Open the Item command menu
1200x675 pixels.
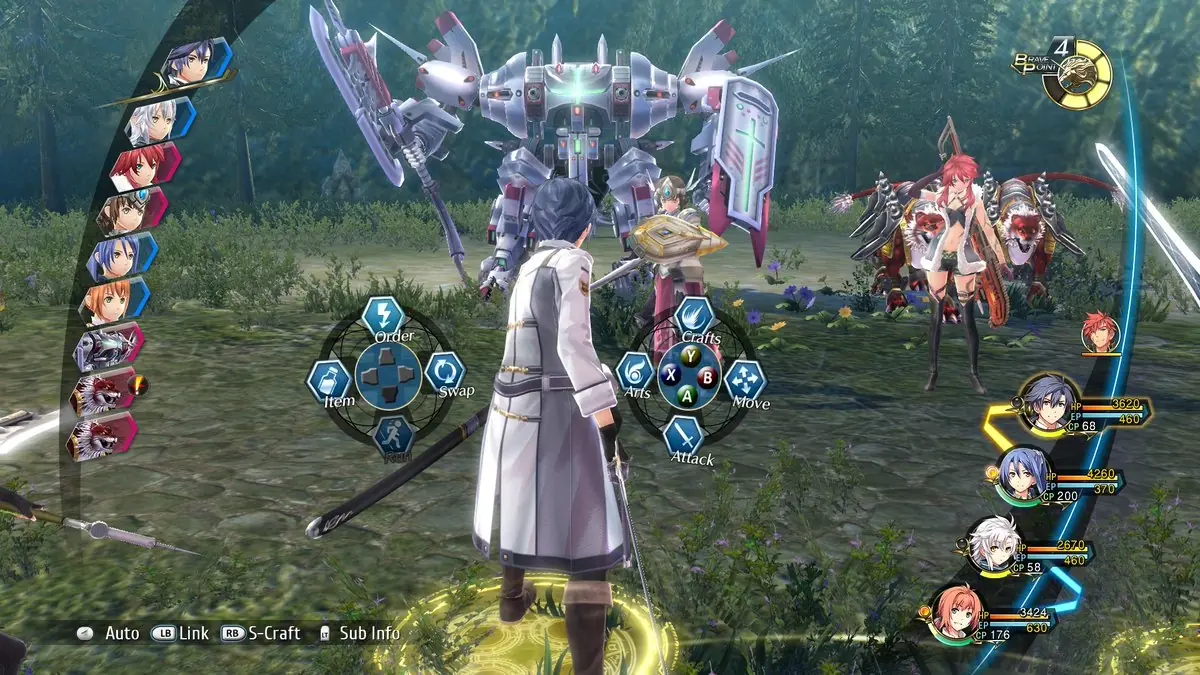coord(327,381)
